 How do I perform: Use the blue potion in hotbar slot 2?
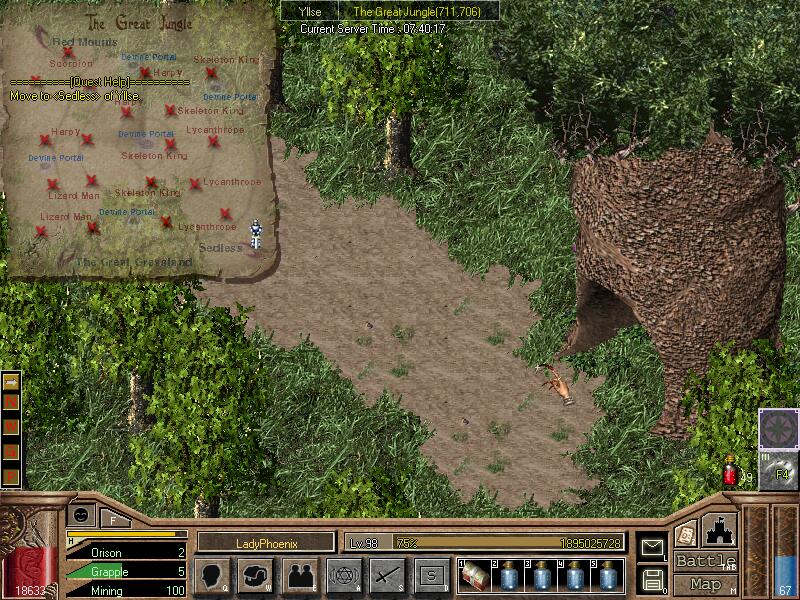tap(510, 576)
